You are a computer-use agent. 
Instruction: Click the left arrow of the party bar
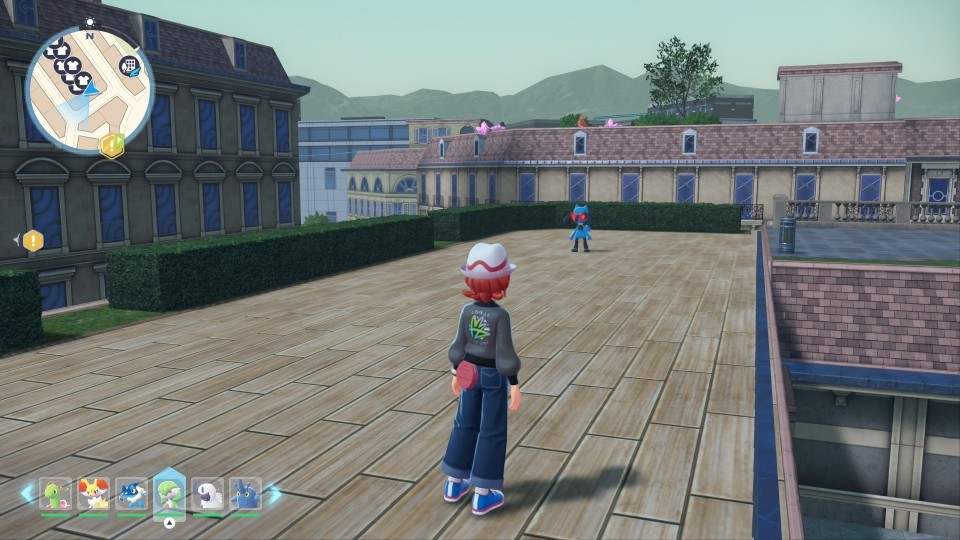25,493
